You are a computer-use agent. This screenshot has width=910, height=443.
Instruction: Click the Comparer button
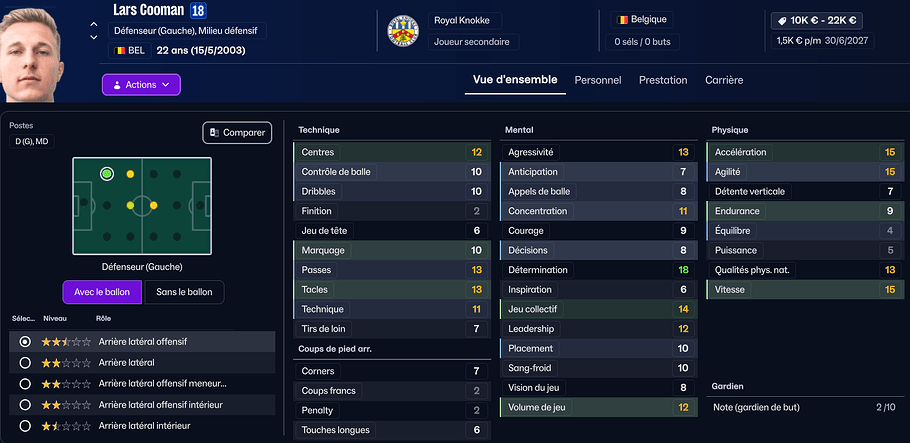pos(237,132)
